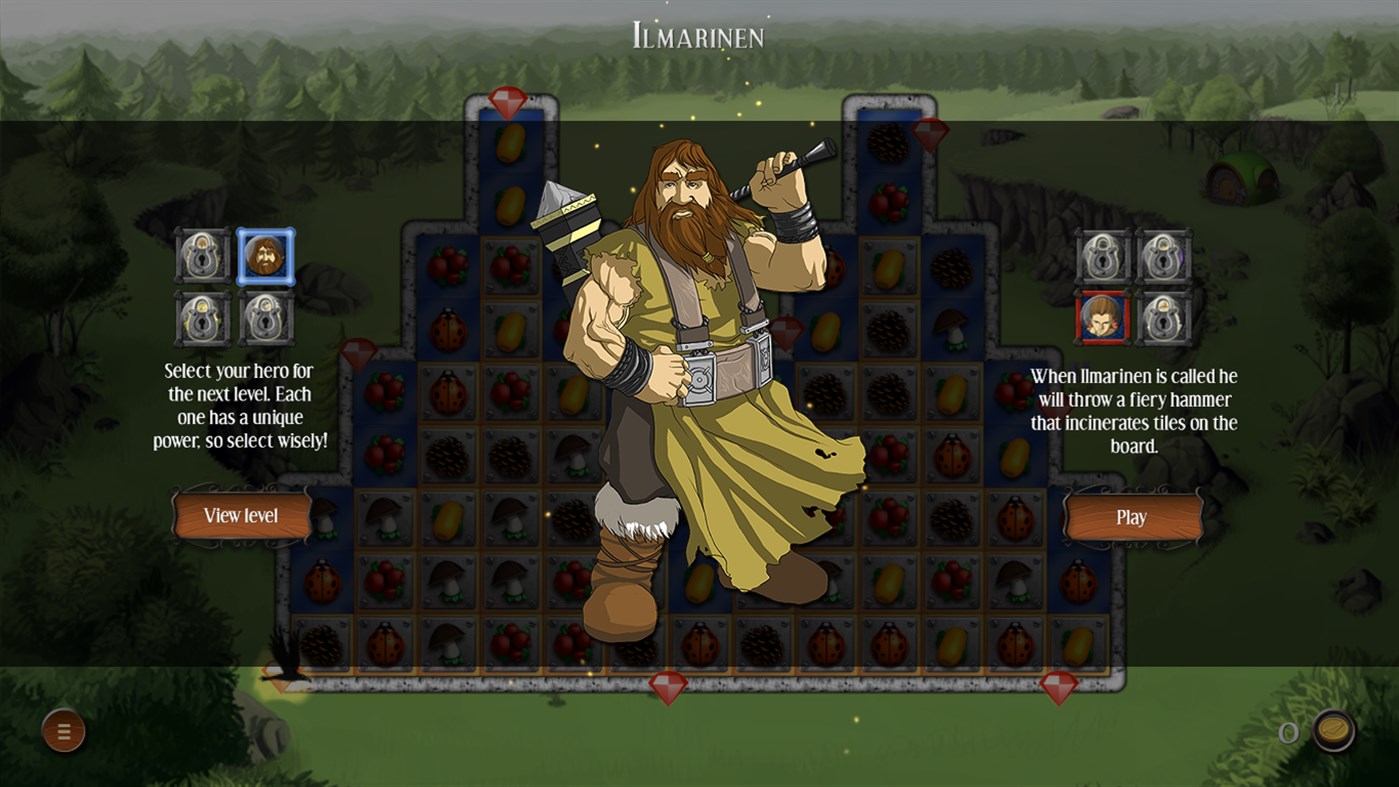Click the locked hero slot left of Ilmarinen

pos(203,257)
